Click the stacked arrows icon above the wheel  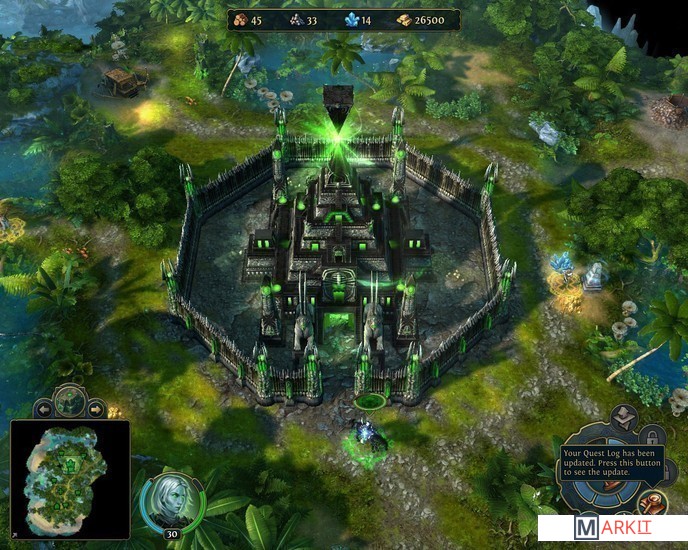point(622,415)
